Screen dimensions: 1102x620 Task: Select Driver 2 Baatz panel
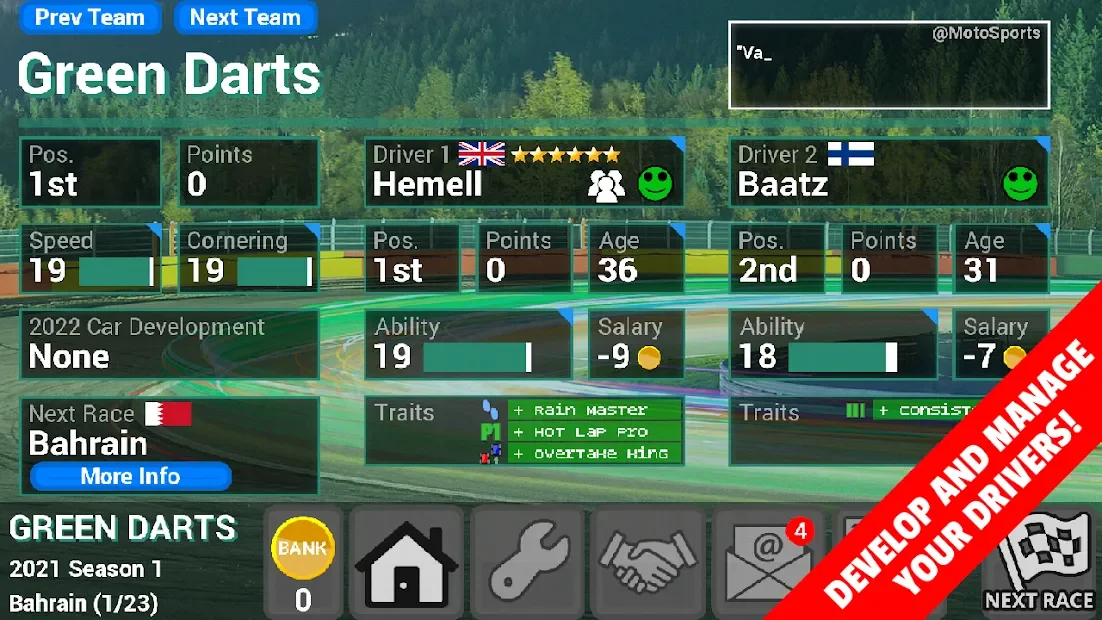(x=888, y=172)
